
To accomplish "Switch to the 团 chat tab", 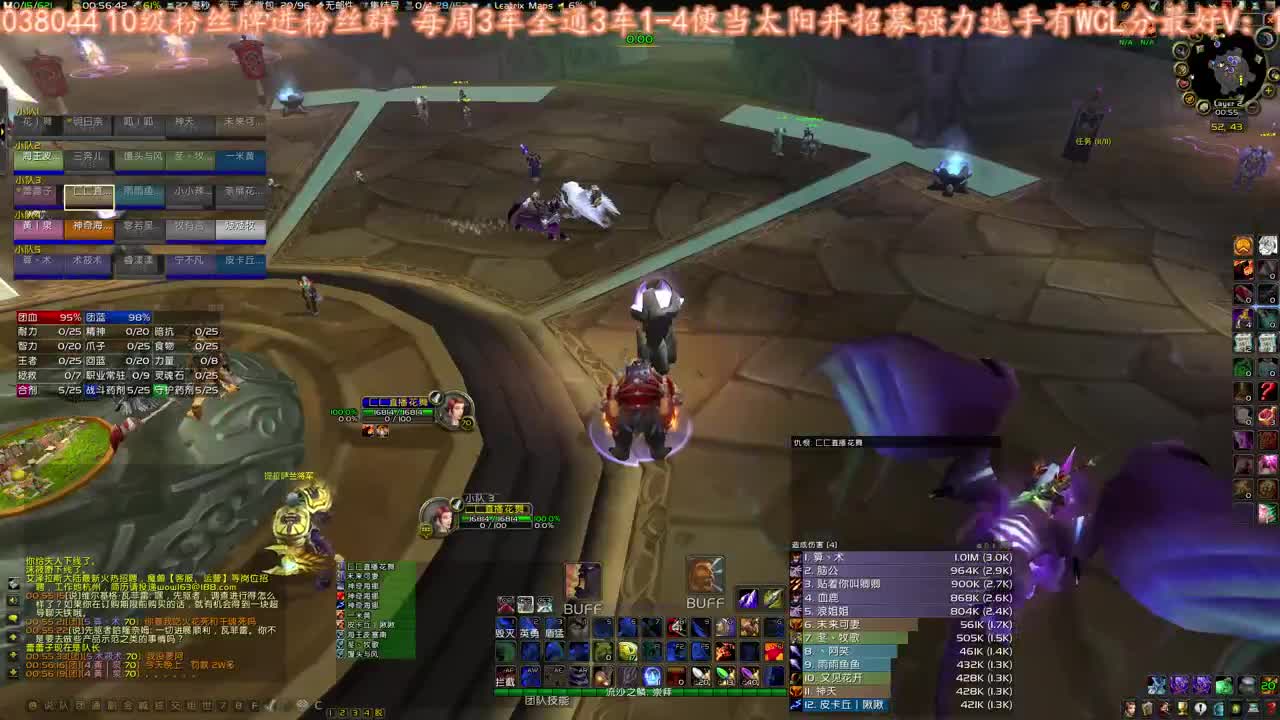I will (x=77, y=705).
